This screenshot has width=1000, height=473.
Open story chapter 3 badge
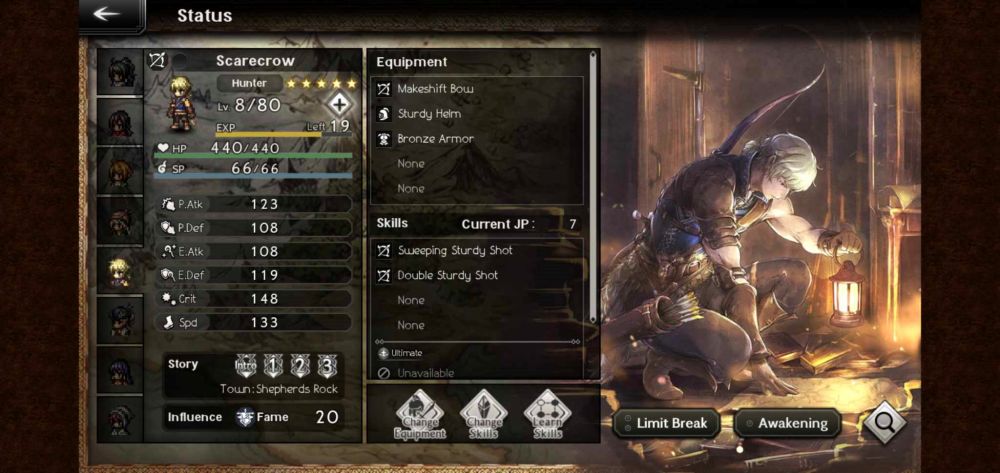click(326, 365)
